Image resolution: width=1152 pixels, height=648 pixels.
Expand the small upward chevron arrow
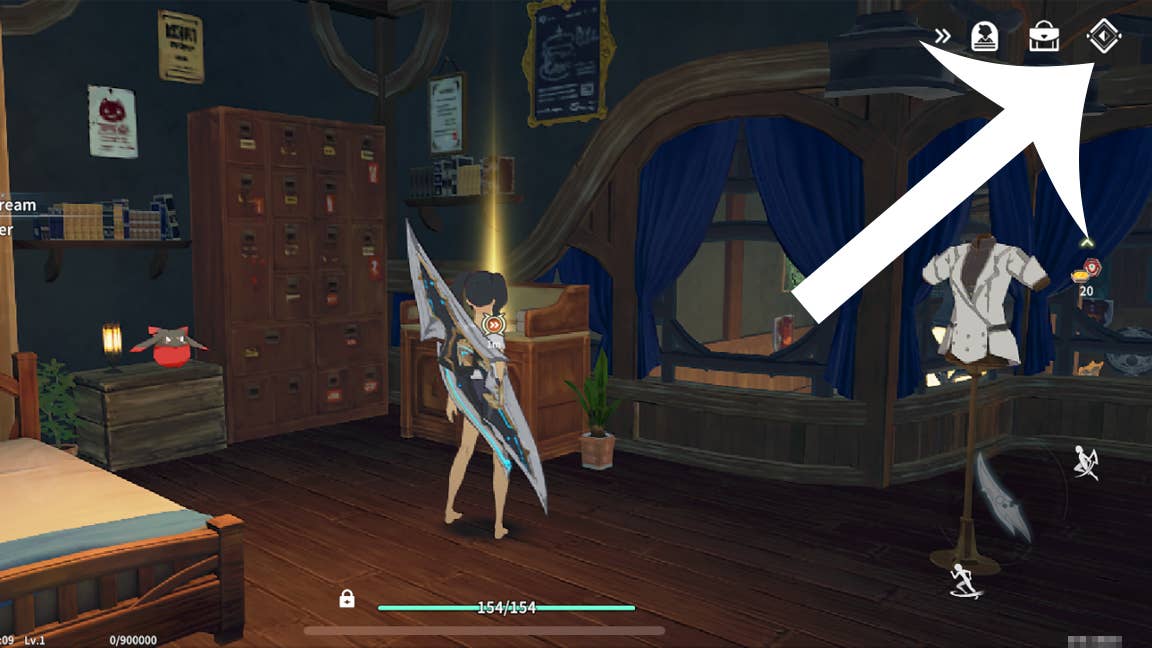[1086, 241]
